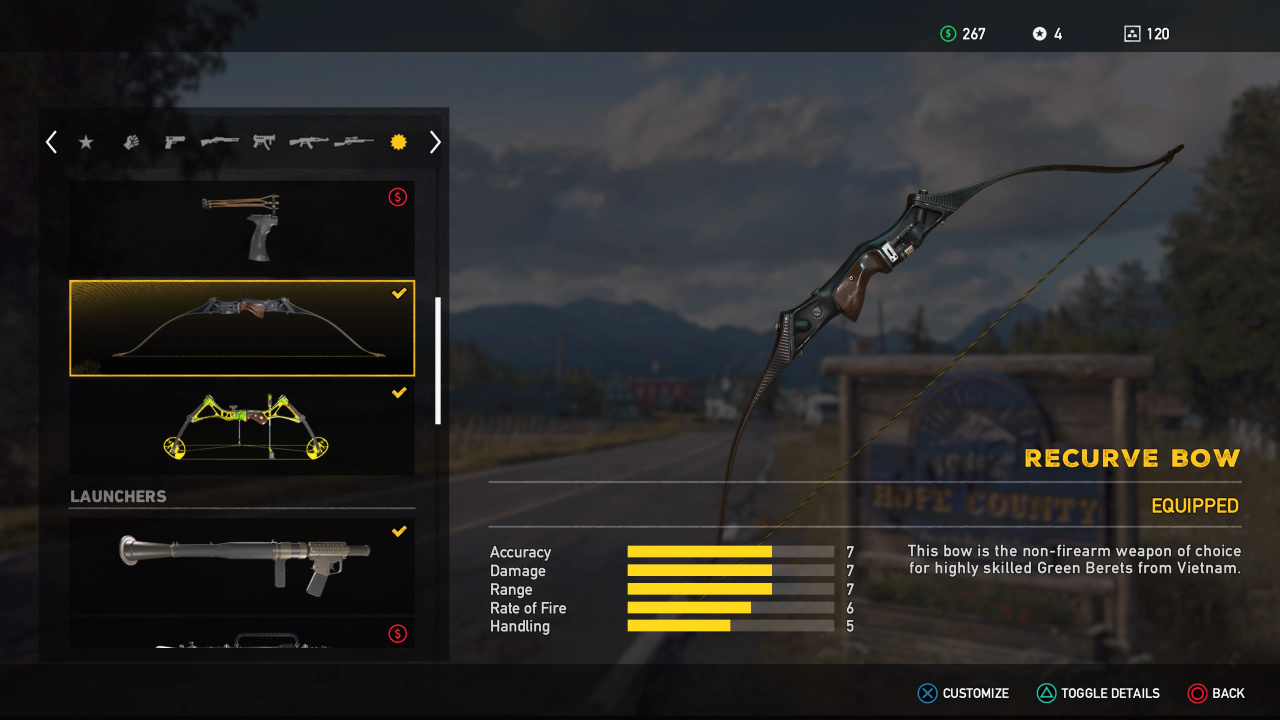The height and width of the screenshot is (720, 1280).
Task: Open the assault rifle category
Action: [308, 142]
